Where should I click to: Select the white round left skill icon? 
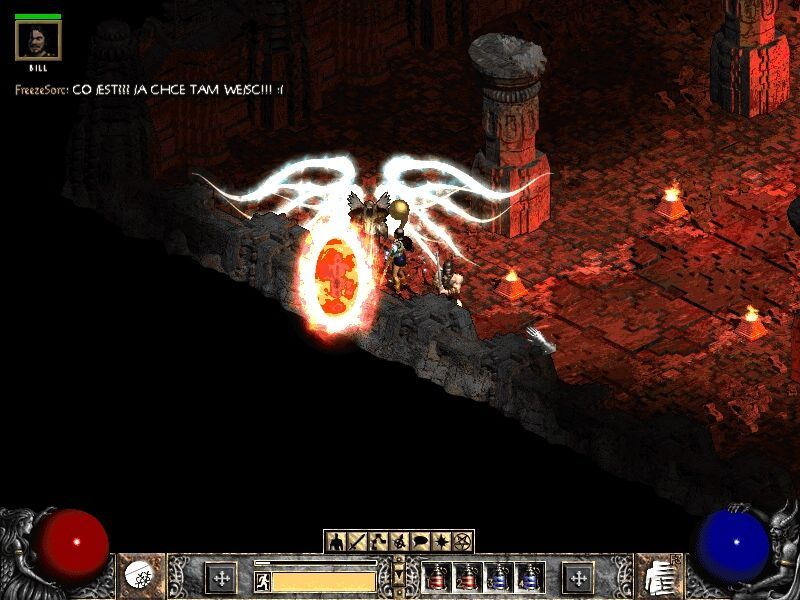140,577
